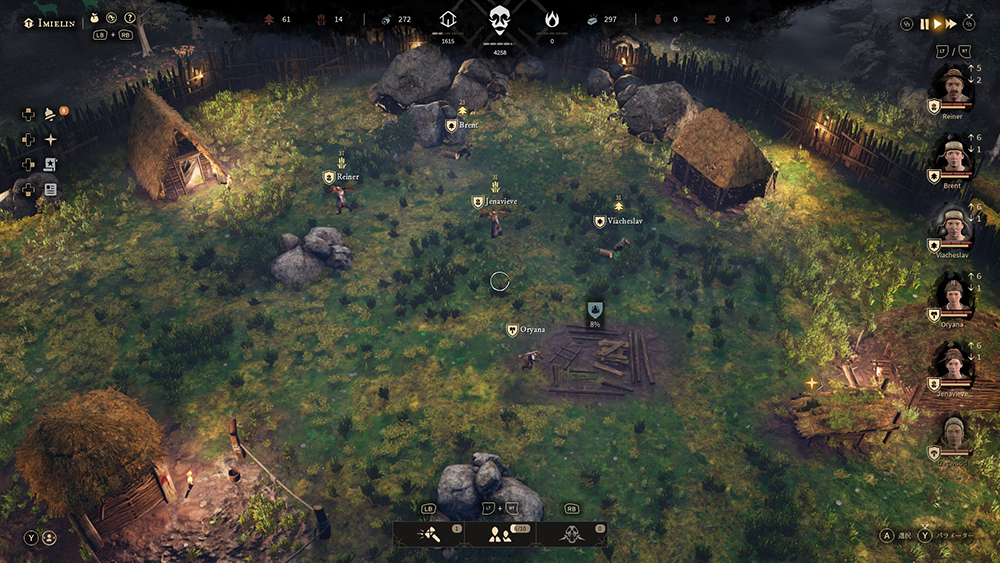Open the pouch icon beside the settlement name
The width and height of the screenshot is (1000, 563).
coord(94,17)
